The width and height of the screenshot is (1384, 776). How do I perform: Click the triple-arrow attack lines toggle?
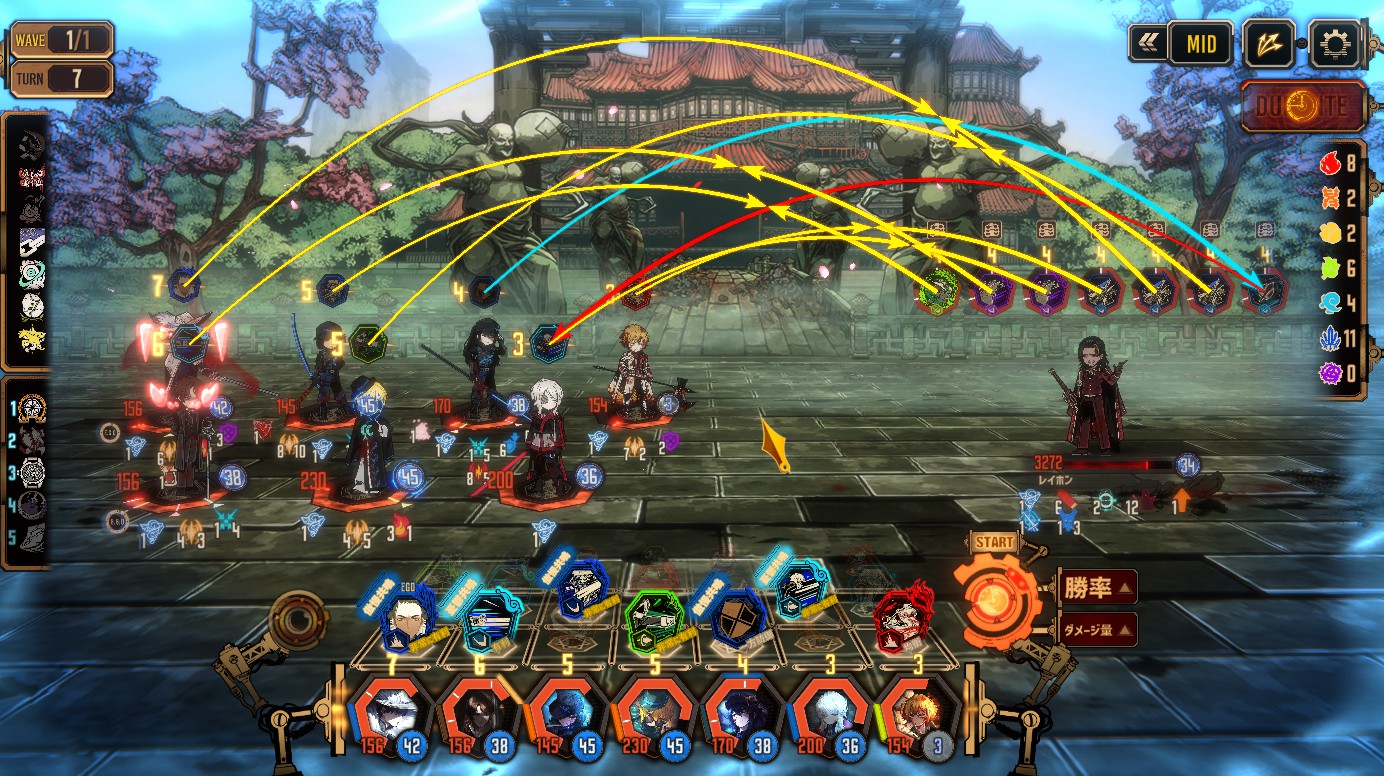[x=1269, y=44]
